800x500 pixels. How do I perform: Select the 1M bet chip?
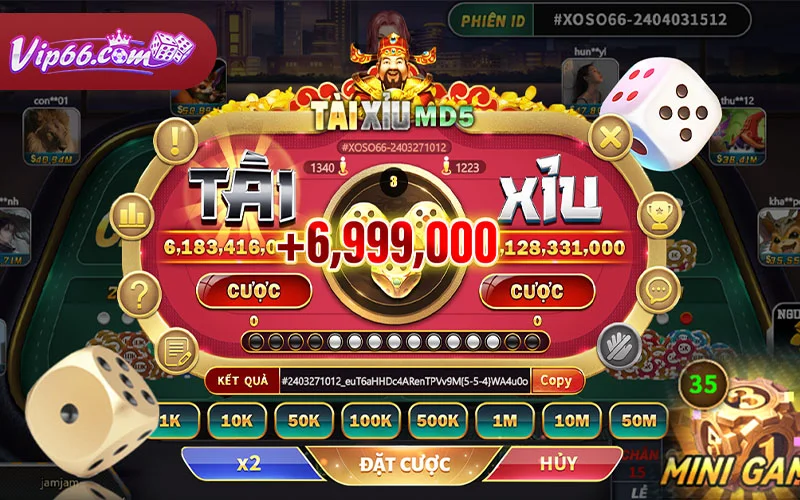pos(504,420)
